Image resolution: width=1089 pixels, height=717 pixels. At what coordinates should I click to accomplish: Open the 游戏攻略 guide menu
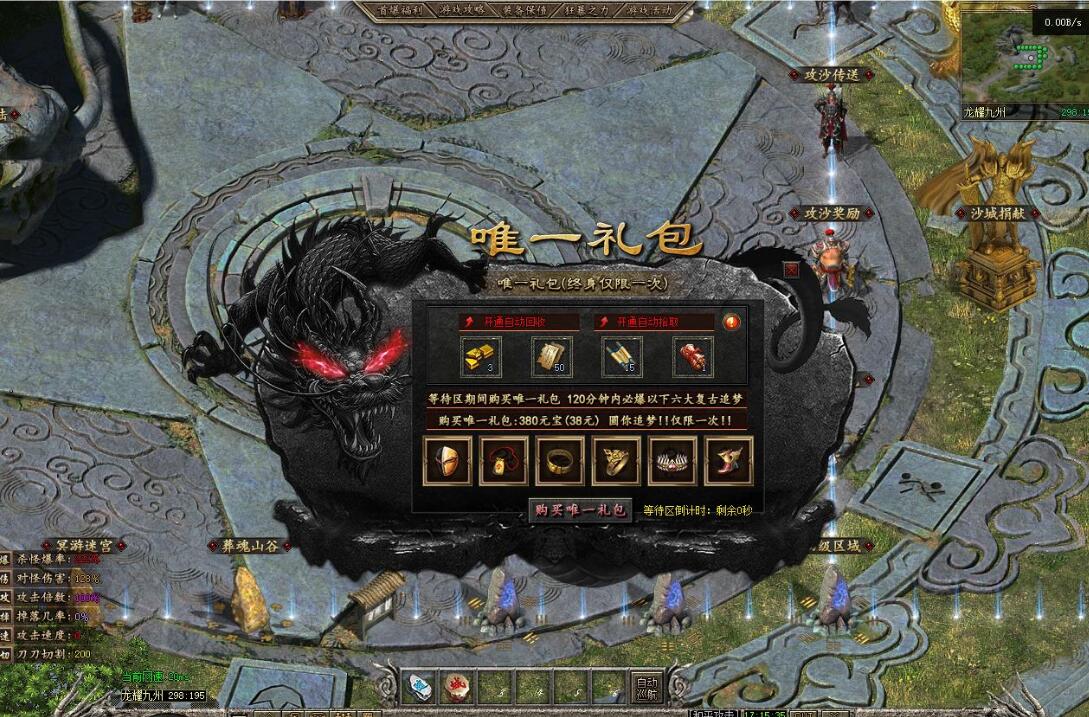point(462,10)
